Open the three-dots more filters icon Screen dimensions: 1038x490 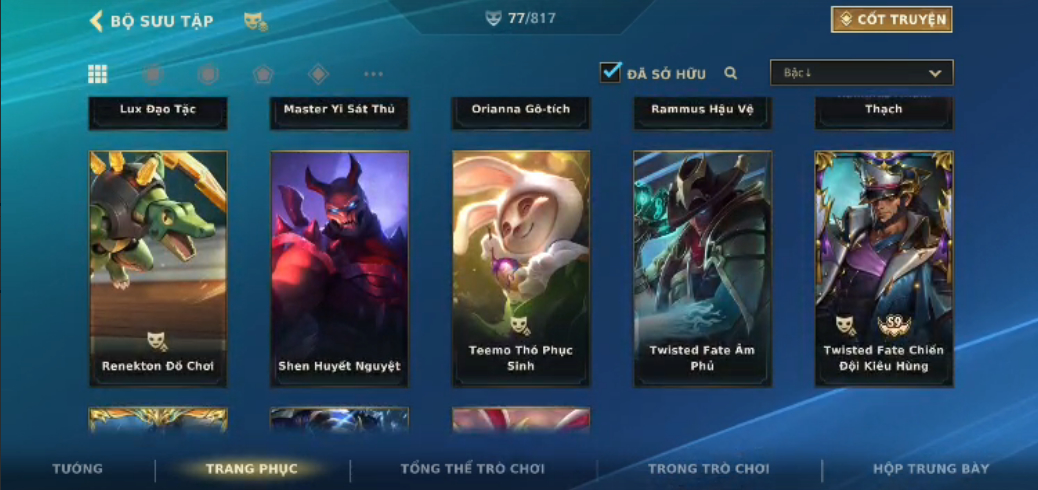coord(373,74)
